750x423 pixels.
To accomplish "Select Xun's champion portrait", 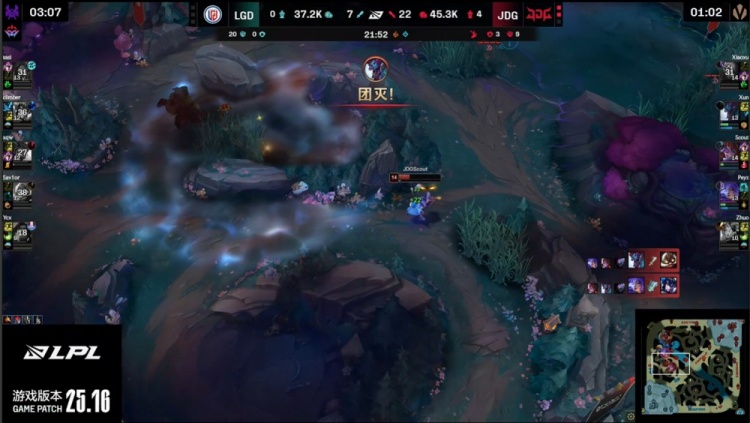I will pyautogui.click(x=730, y=113).
